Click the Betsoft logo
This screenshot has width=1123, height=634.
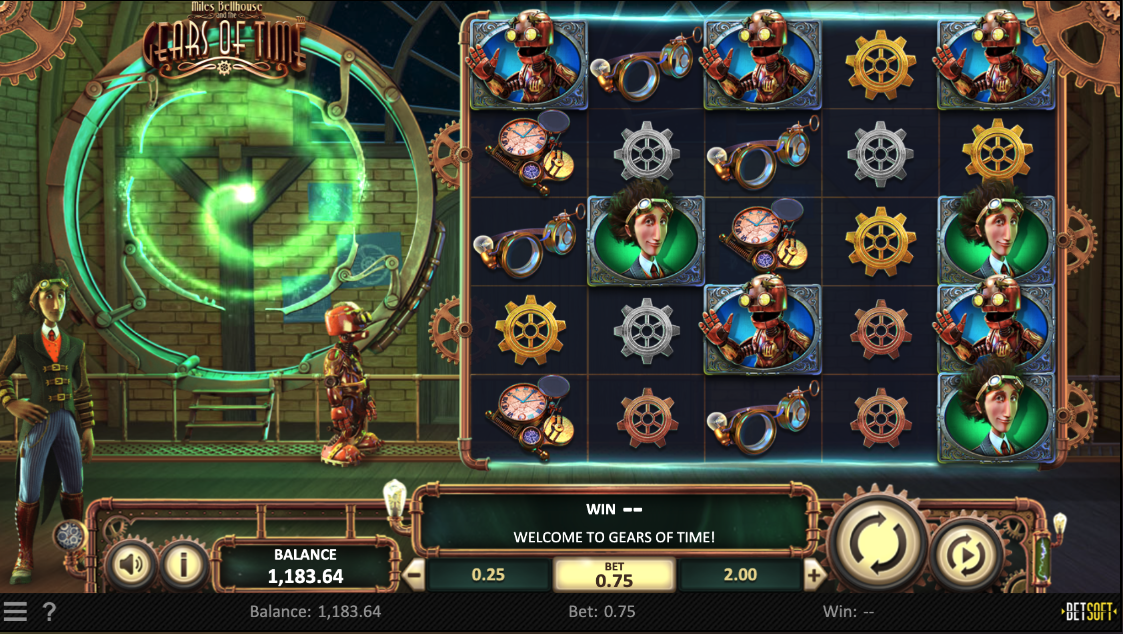(x=1089, y=611)
